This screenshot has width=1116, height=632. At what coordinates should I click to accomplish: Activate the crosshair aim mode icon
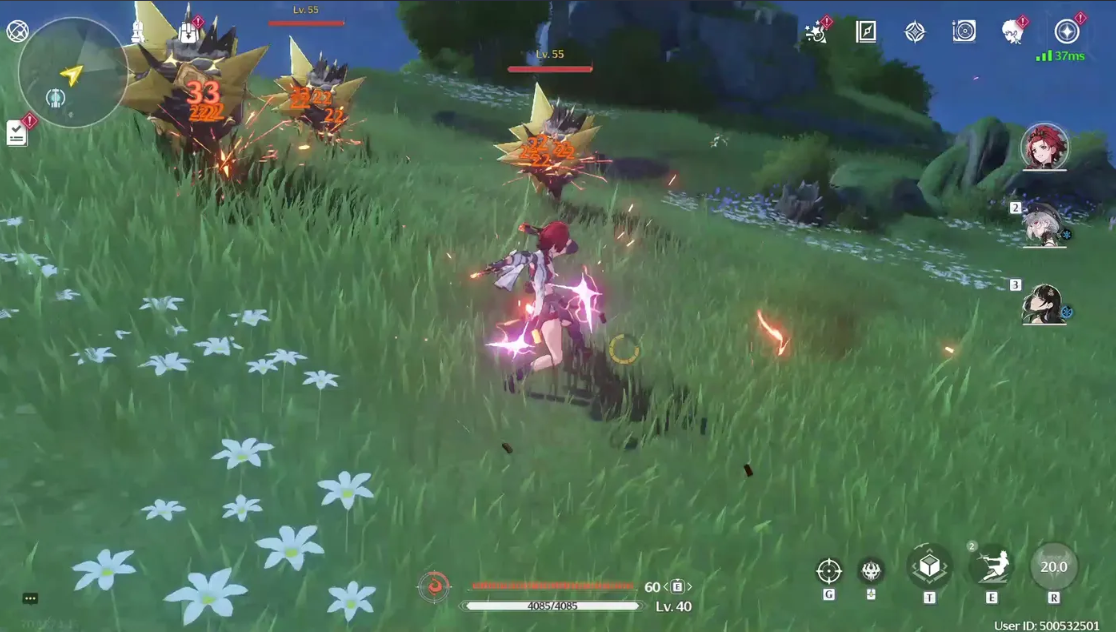[x=829, y=571]
